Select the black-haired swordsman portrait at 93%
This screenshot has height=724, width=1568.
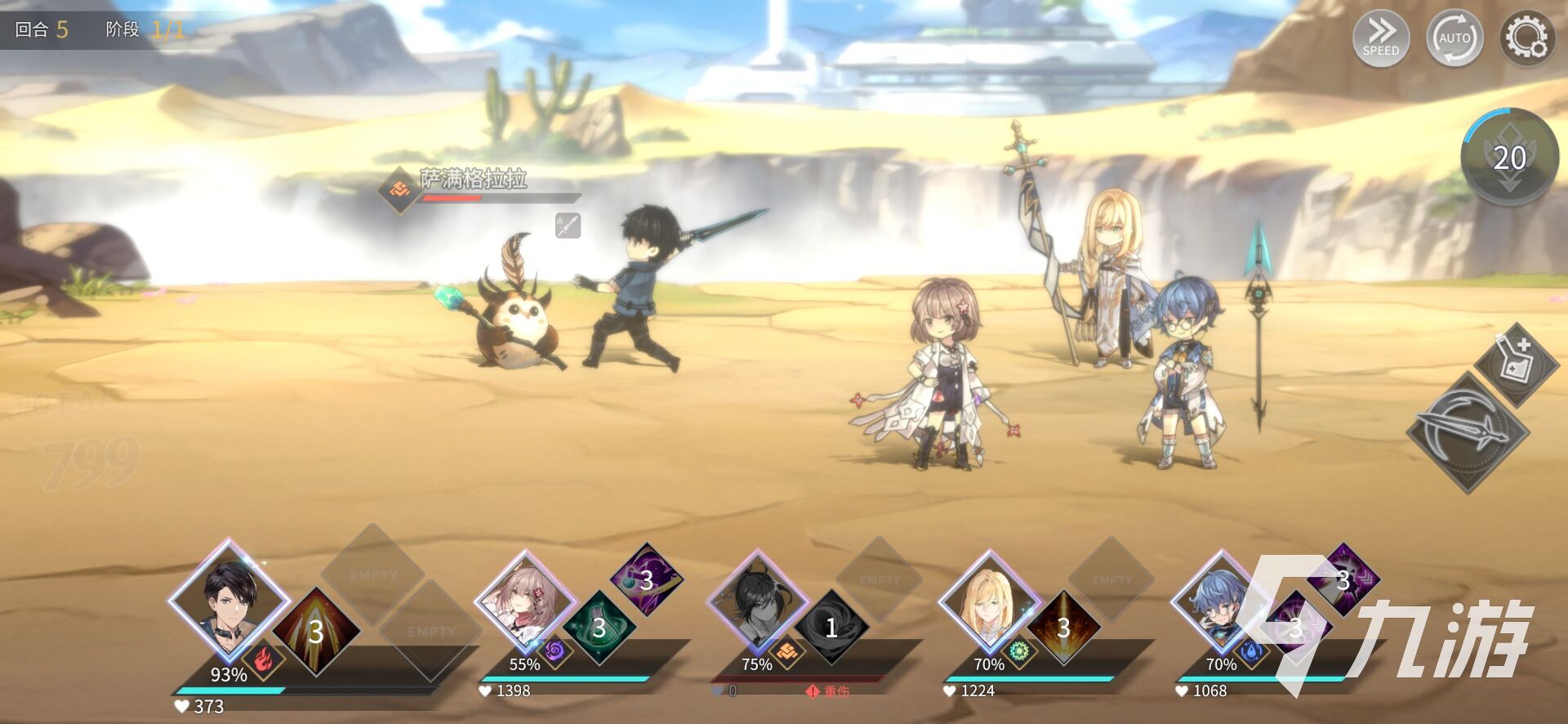[x=229, y=601]
